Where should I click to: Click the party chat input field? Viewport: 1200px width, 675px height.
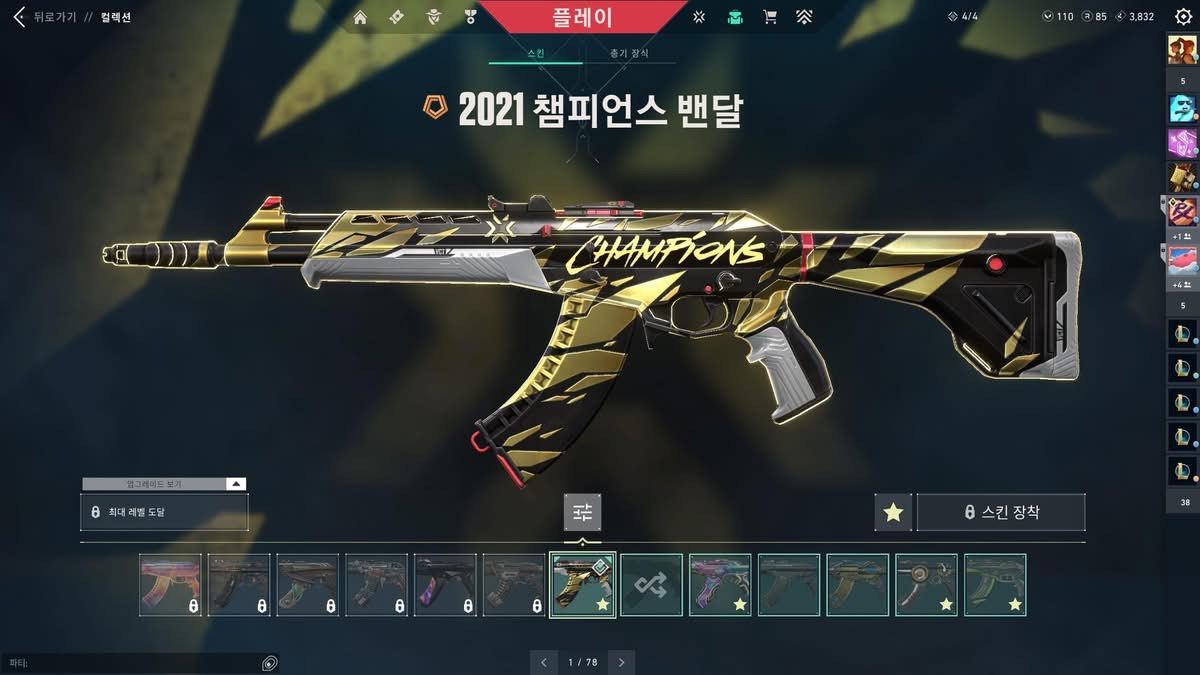(130, 663)
